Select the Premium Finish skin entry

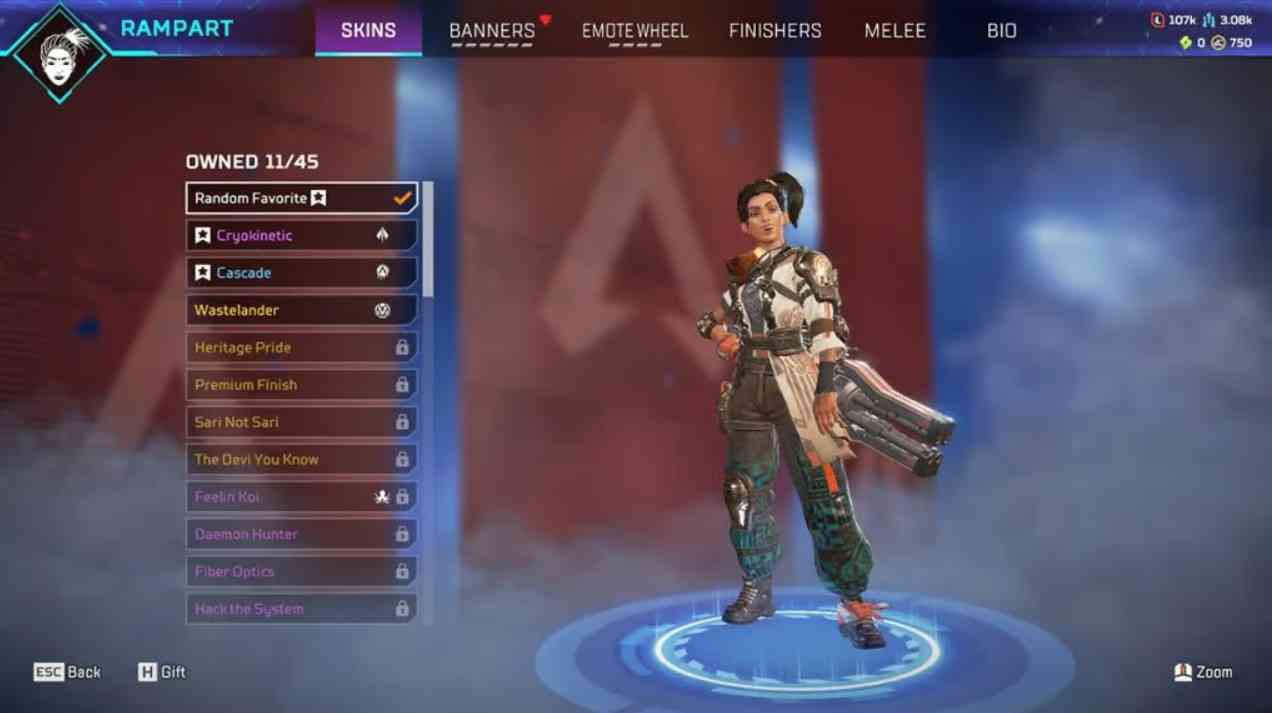(301, 385)
